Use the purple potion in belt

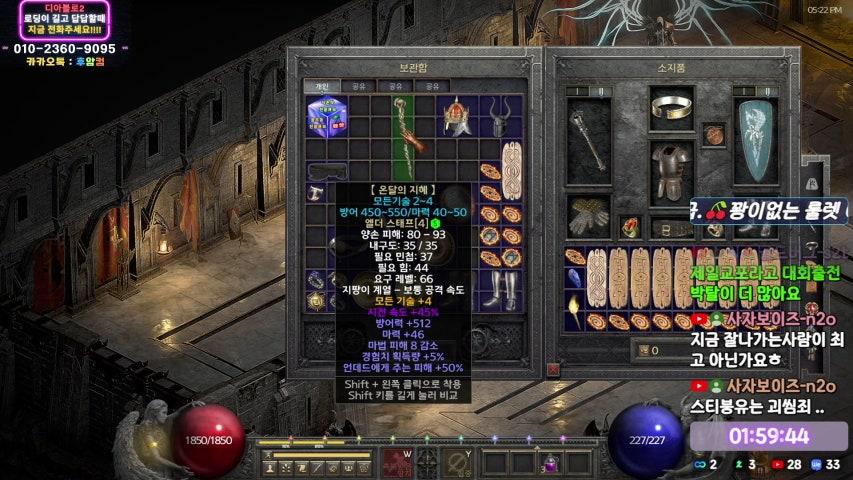pos(549,463)
